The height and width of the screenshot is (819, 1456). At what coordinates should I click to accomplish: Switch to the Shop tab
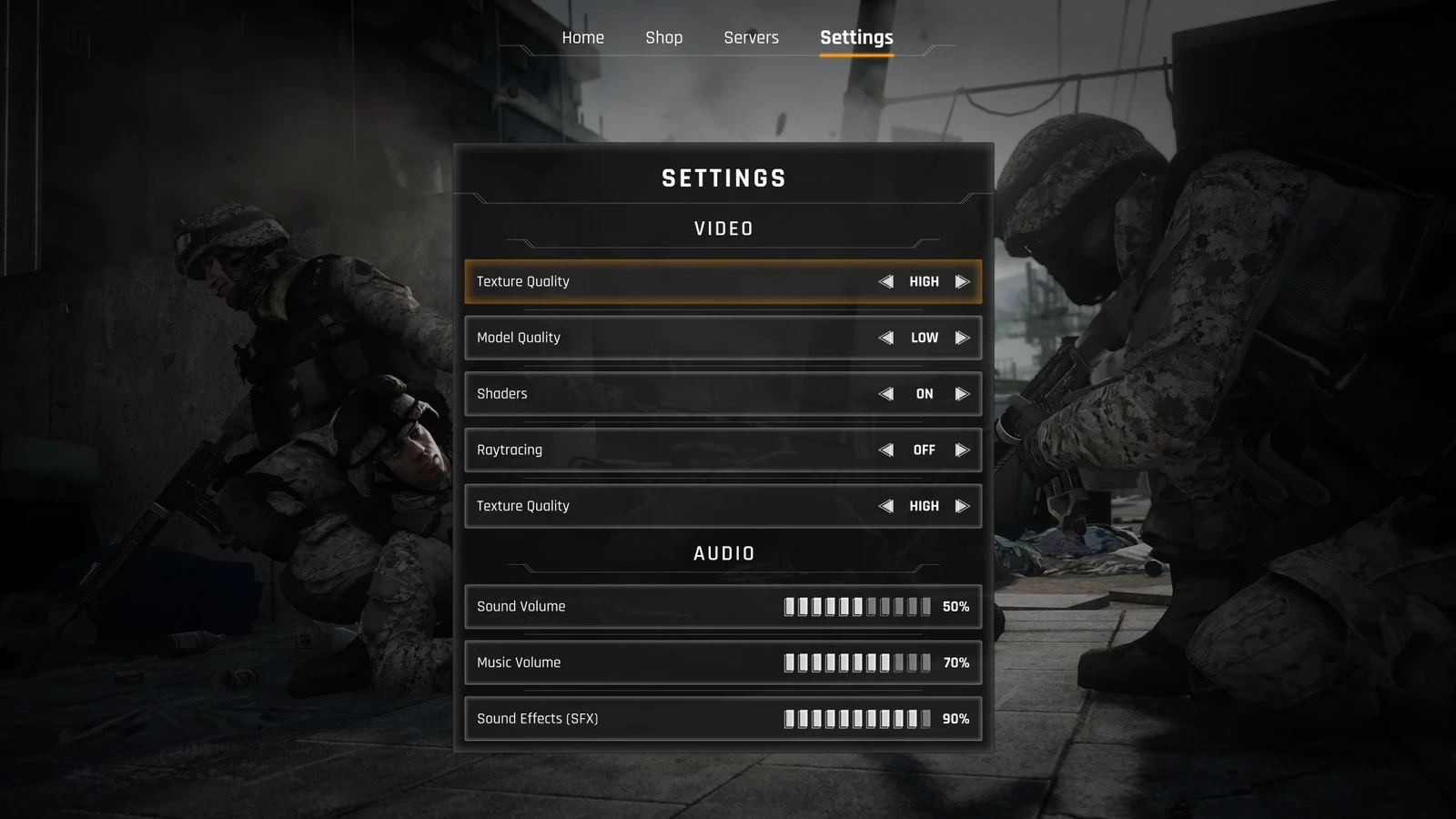click(663, 37)
